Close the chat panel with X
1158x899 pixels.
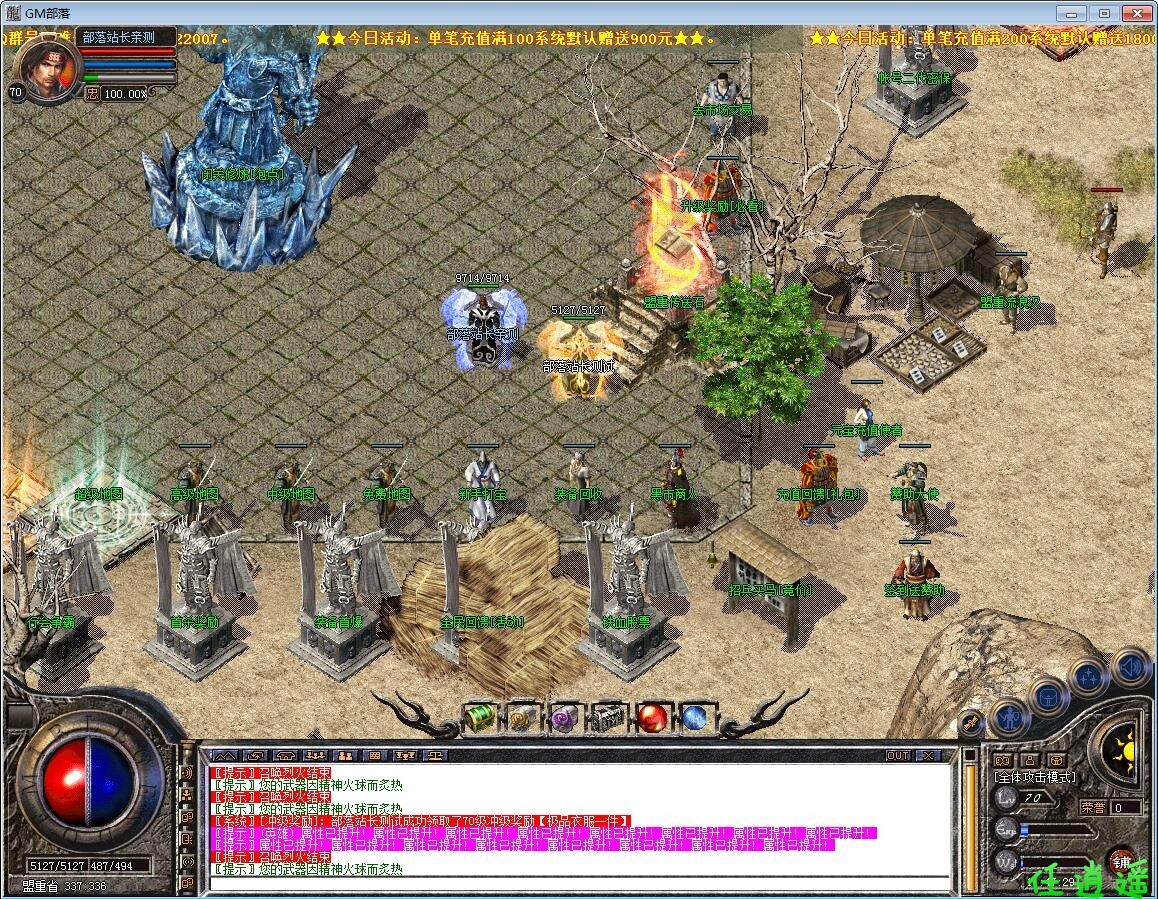(927, 755)
